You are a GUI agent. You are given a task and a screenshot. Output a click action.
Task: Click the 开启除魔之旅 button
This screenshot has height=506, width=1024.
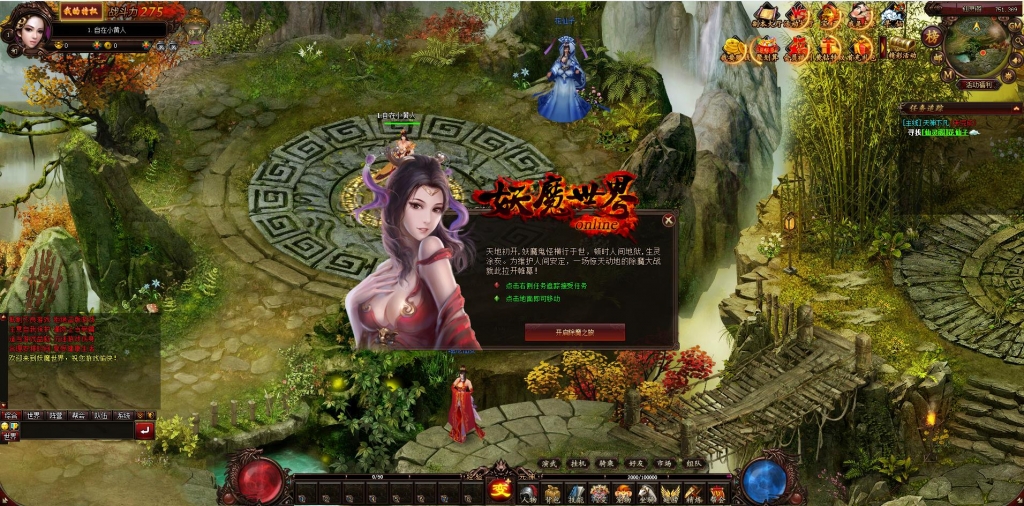tap(574, 331)
